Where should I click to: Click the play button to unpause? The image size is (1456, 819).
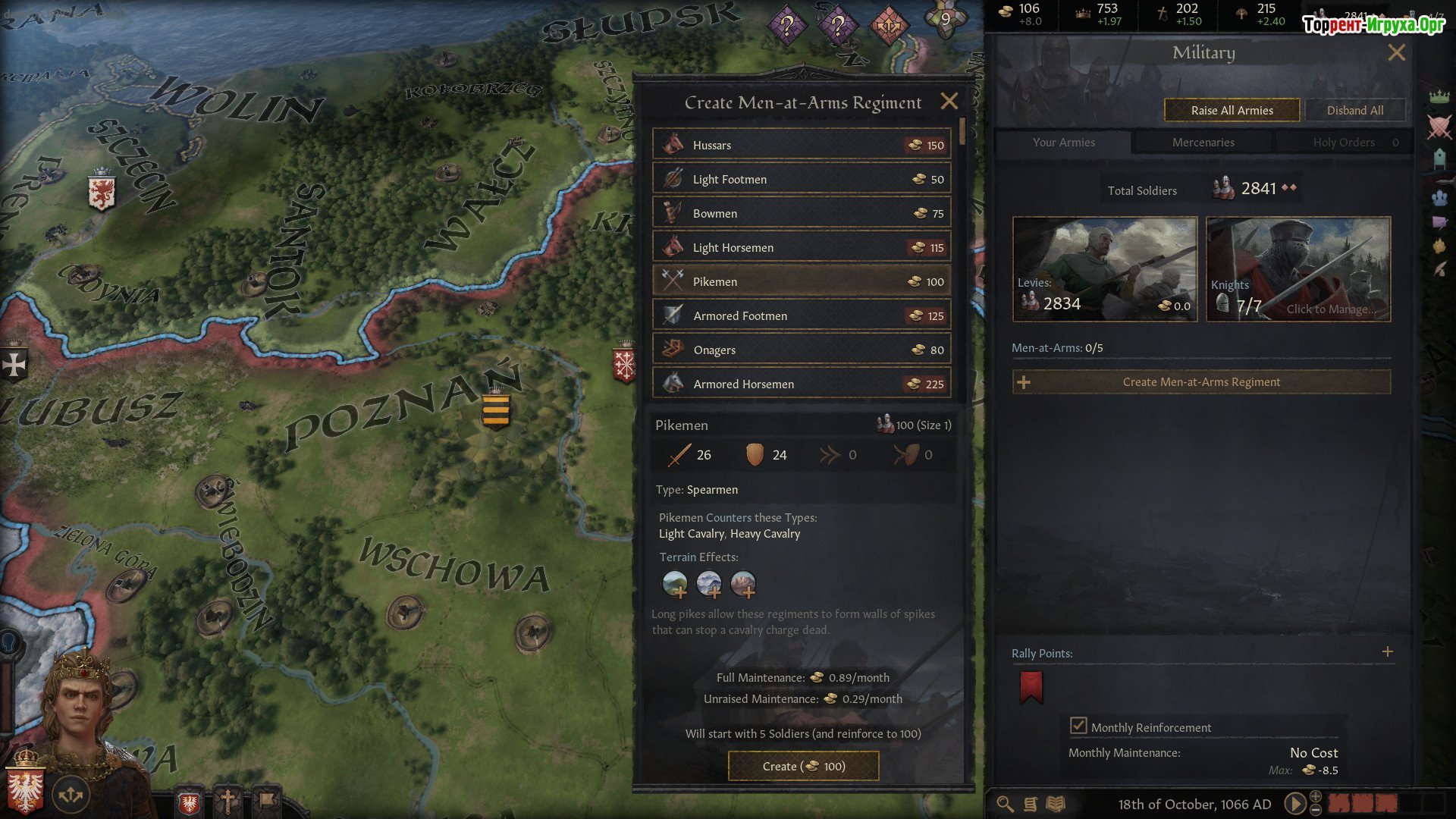tap(1295, 803)
